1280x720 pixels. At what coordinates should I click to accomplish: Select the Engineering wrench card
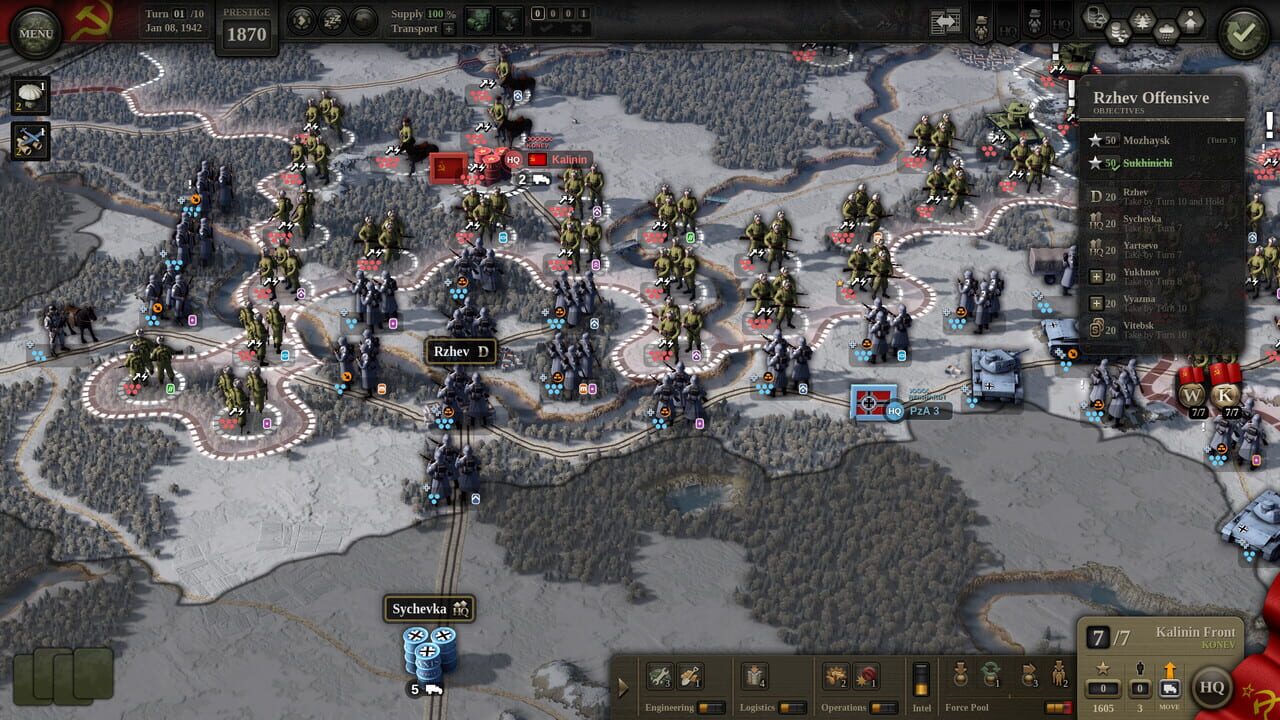click(x=660, y=676)
